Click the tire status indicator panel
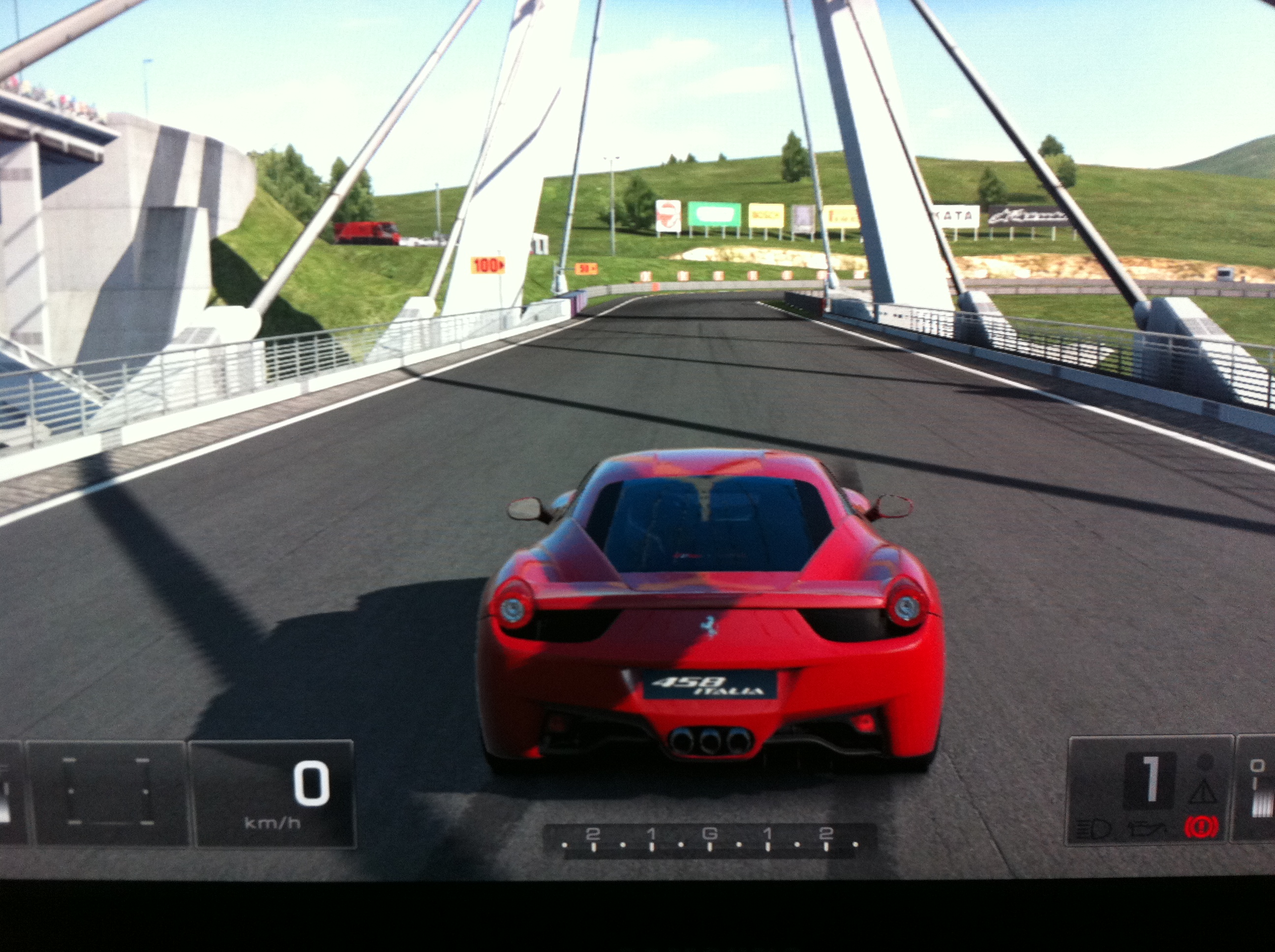 [x=108, y=792]
